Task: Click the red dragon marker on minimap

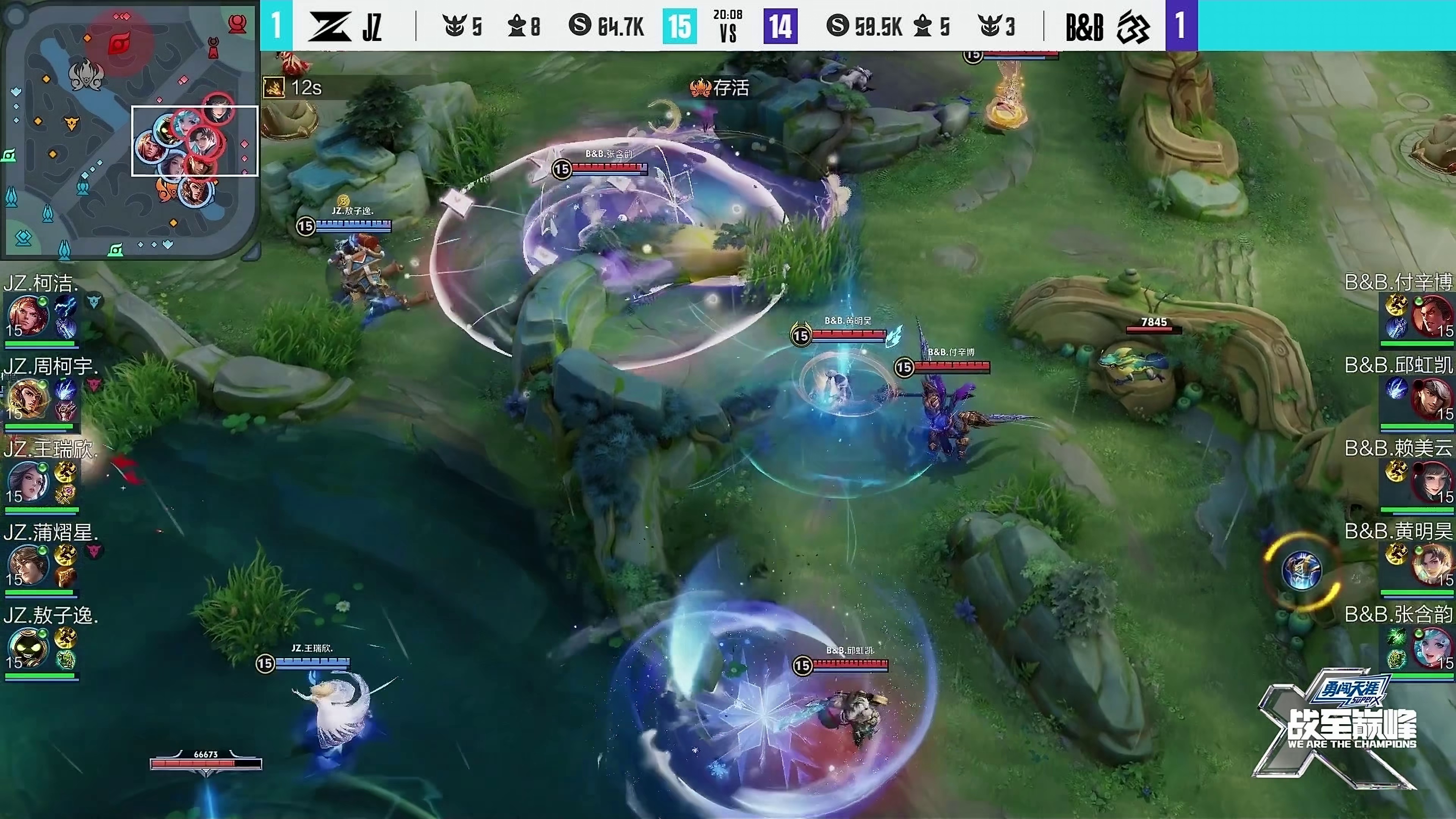Action: point(119,43)
